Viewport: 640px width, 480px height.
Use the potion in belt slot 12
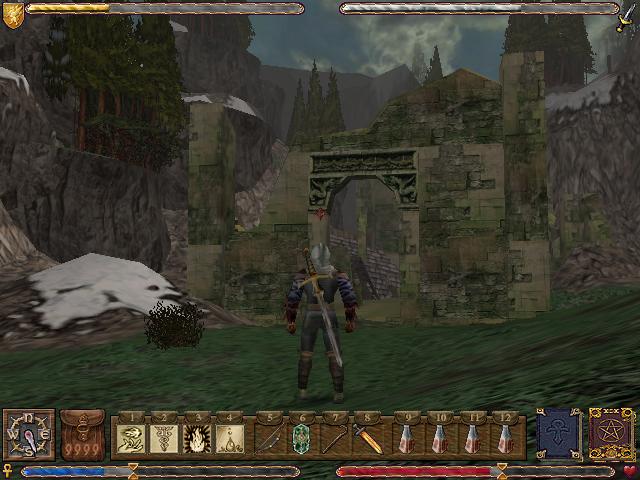[505, 437]
